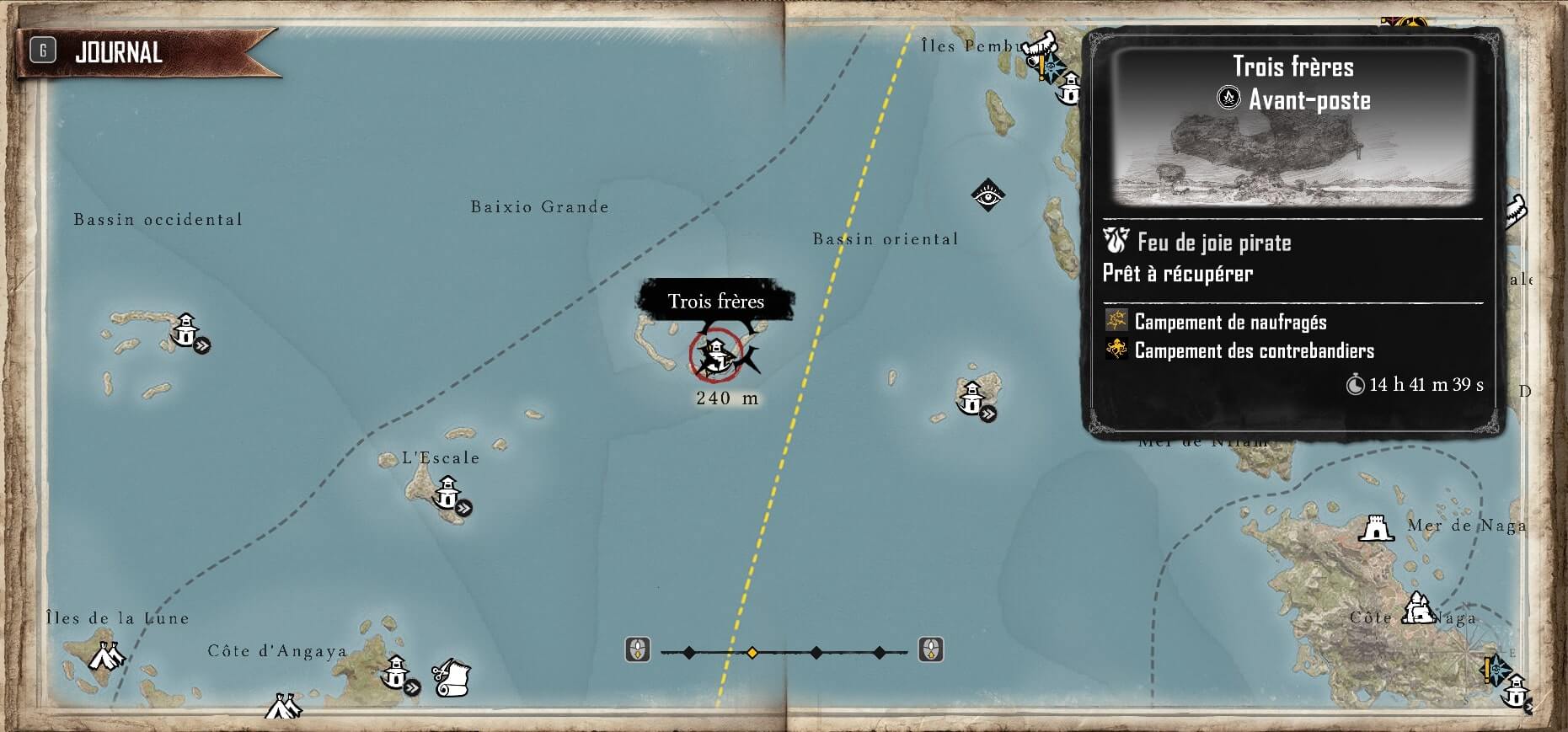Click the scissors and scroll blueprint marker

pyautogui.click(x=452, y=676)
